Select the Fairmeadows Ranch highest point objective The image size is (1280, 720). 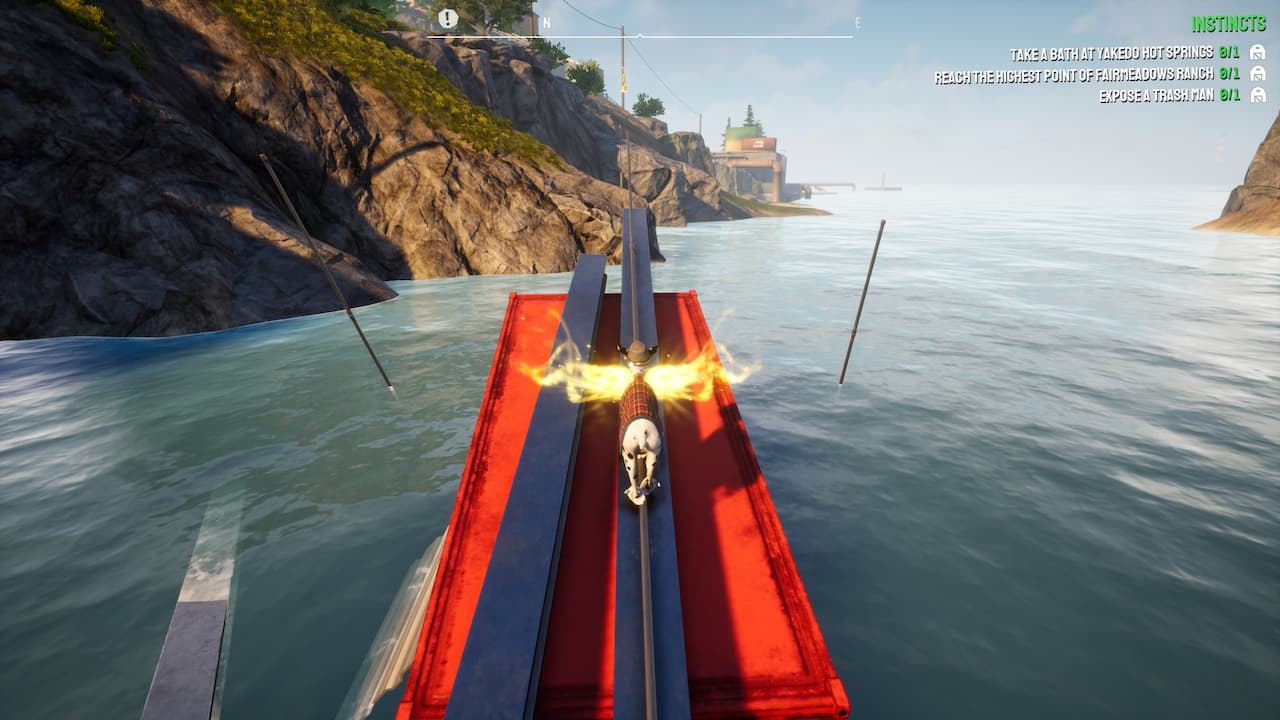1073,75
